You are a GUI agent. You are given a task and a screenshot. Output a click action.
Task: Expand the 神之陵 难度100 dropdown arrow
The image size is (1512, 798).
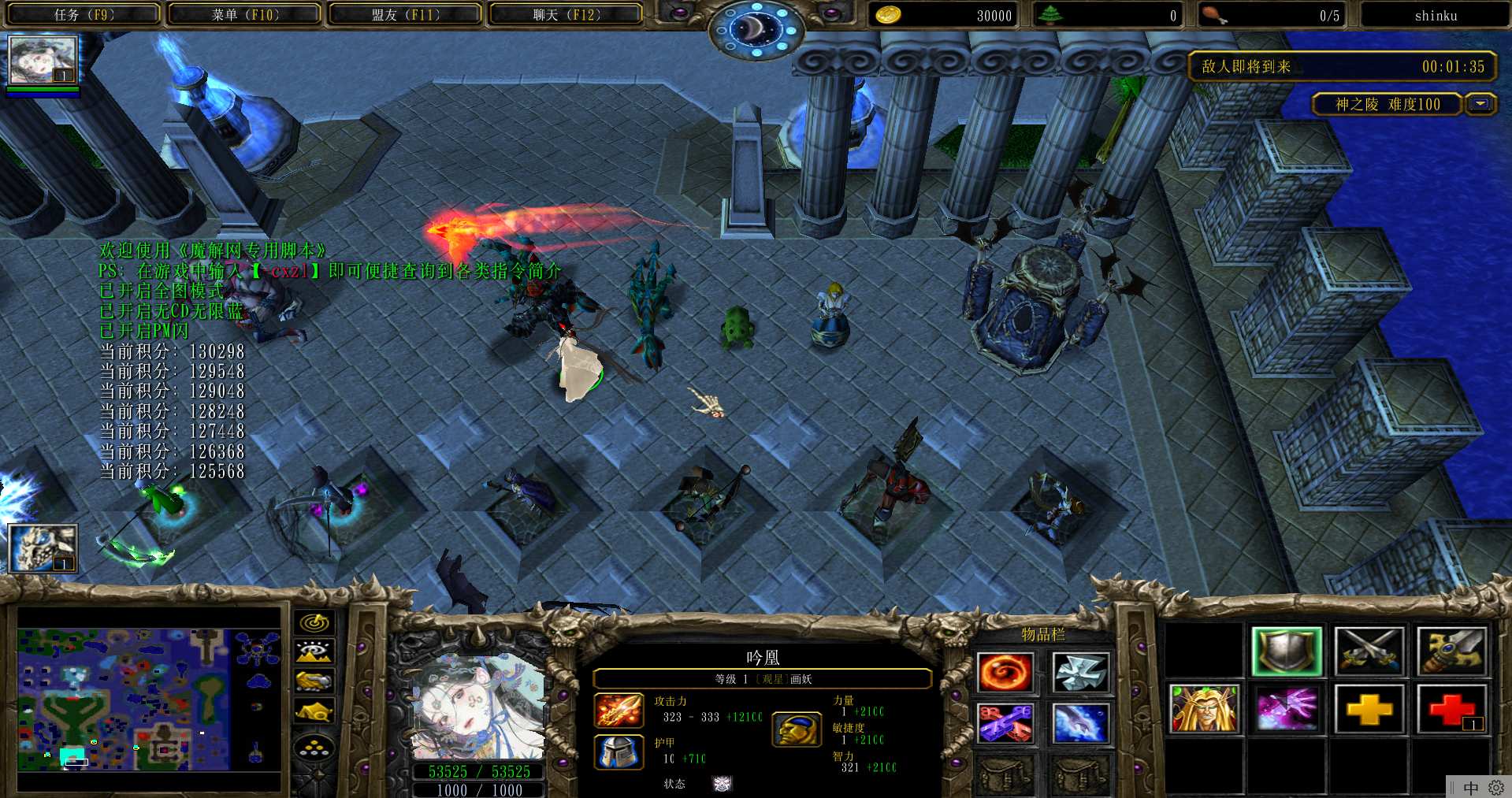(x=1481, y=104)
